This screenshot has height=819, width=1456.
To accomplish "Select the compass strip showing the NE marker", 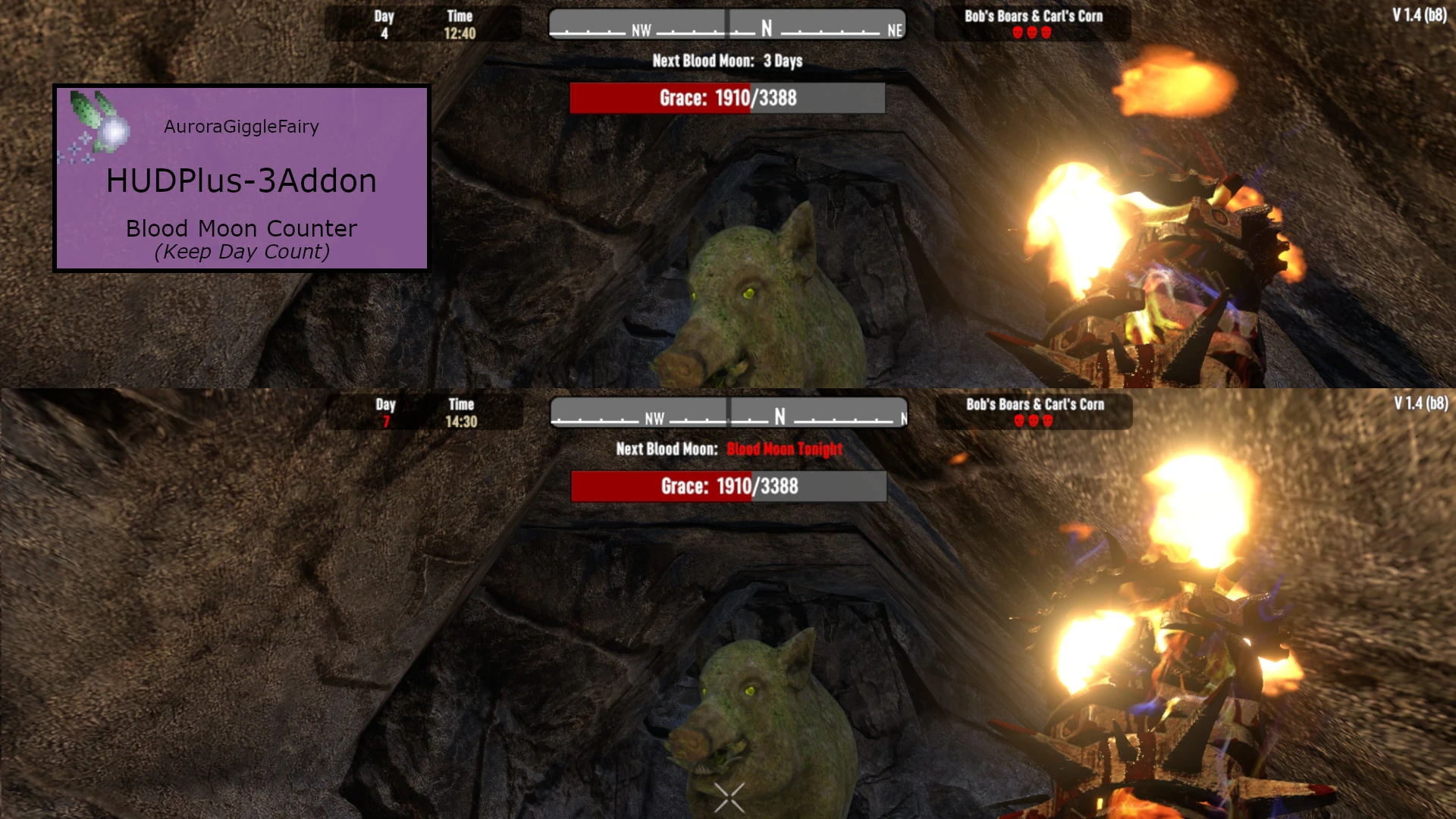I will [x=727, y=25].
